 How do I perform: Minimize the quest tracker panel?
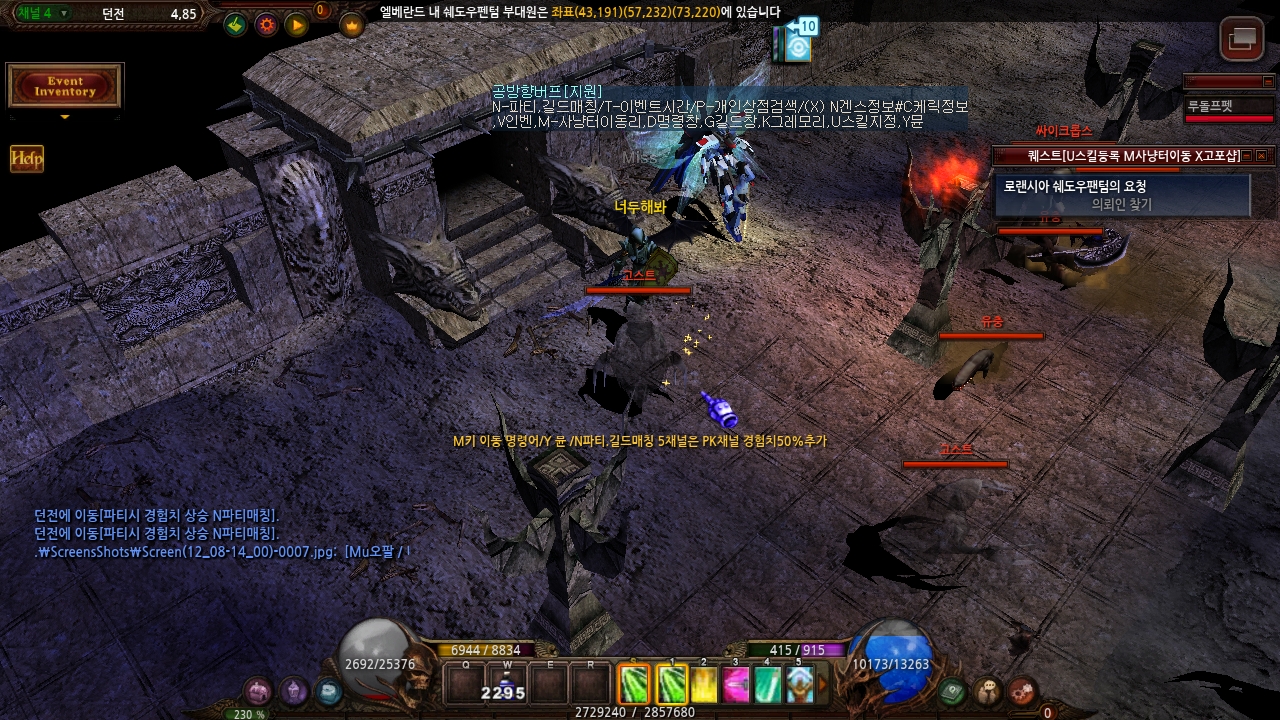[x=1247, y=156]
